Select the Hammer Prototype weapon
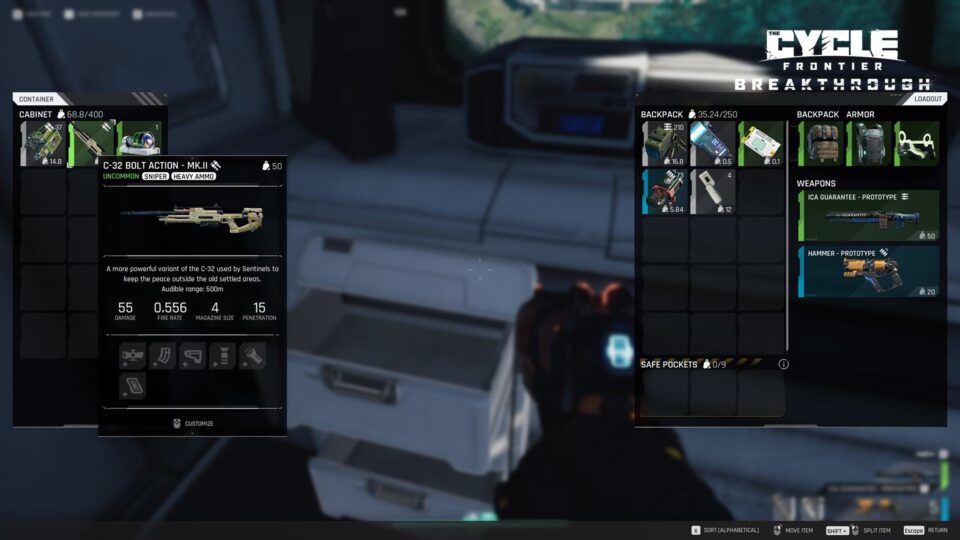Screen dimensions: 960x540 [868, 272]
